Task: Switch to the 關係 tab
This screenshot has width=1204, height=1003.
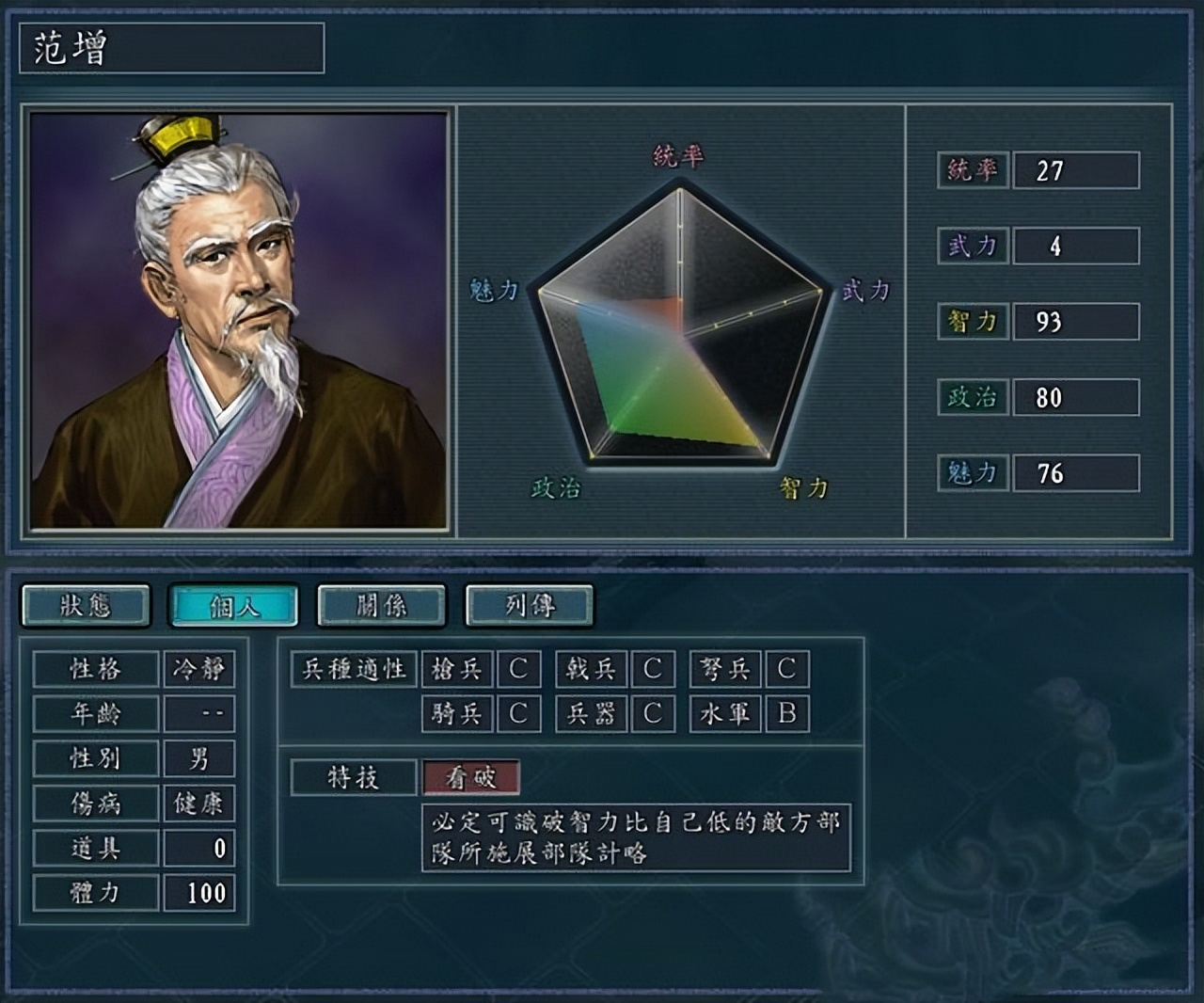Action: 380,606
